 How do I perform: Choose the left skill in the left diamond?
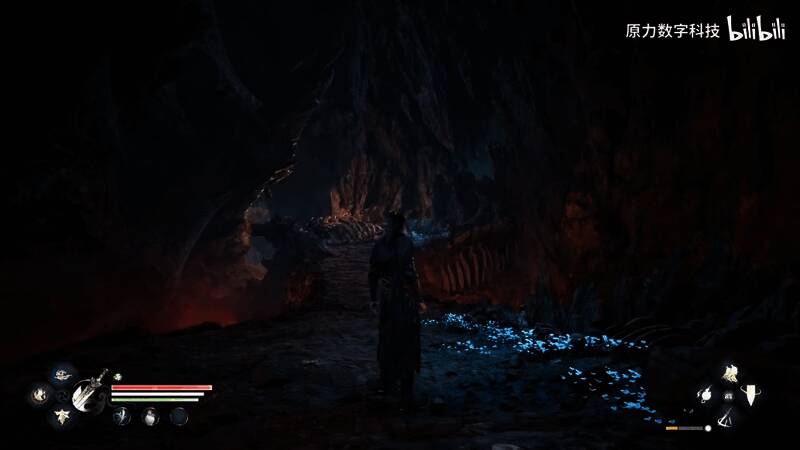40,395
